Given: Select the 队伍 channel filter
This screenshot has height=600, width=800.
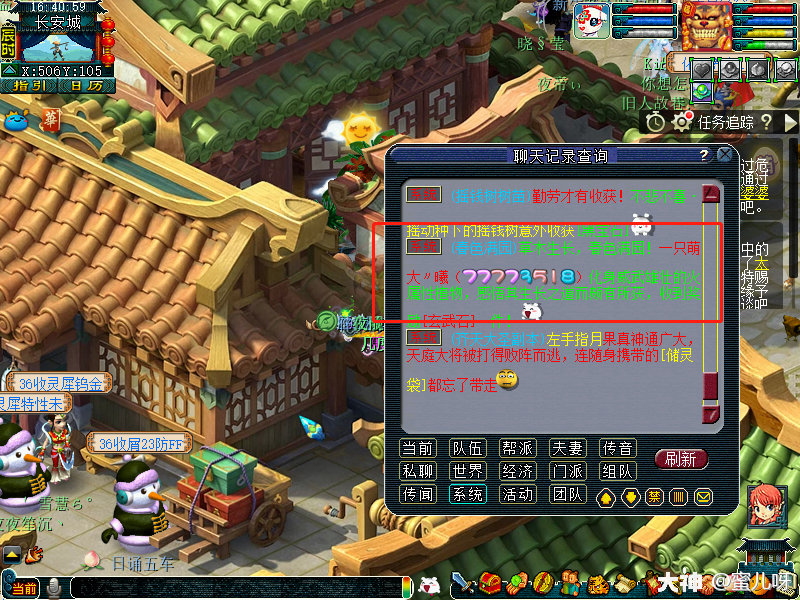Looking at the screenshot, I should (x=468, y=448).
